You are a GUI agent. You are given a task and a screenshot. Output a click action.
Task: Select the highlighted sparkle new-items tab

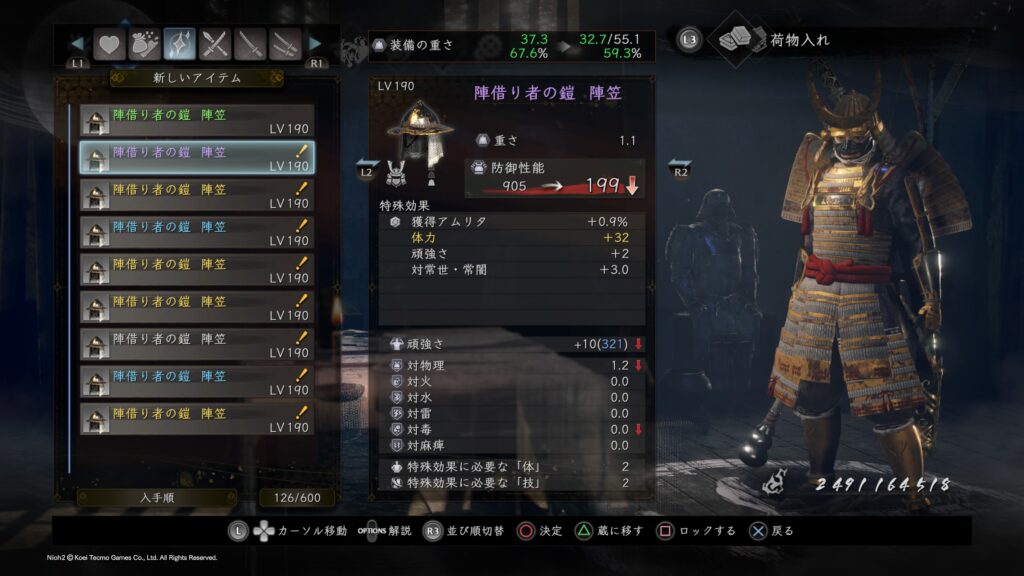[x=180, y=44]
